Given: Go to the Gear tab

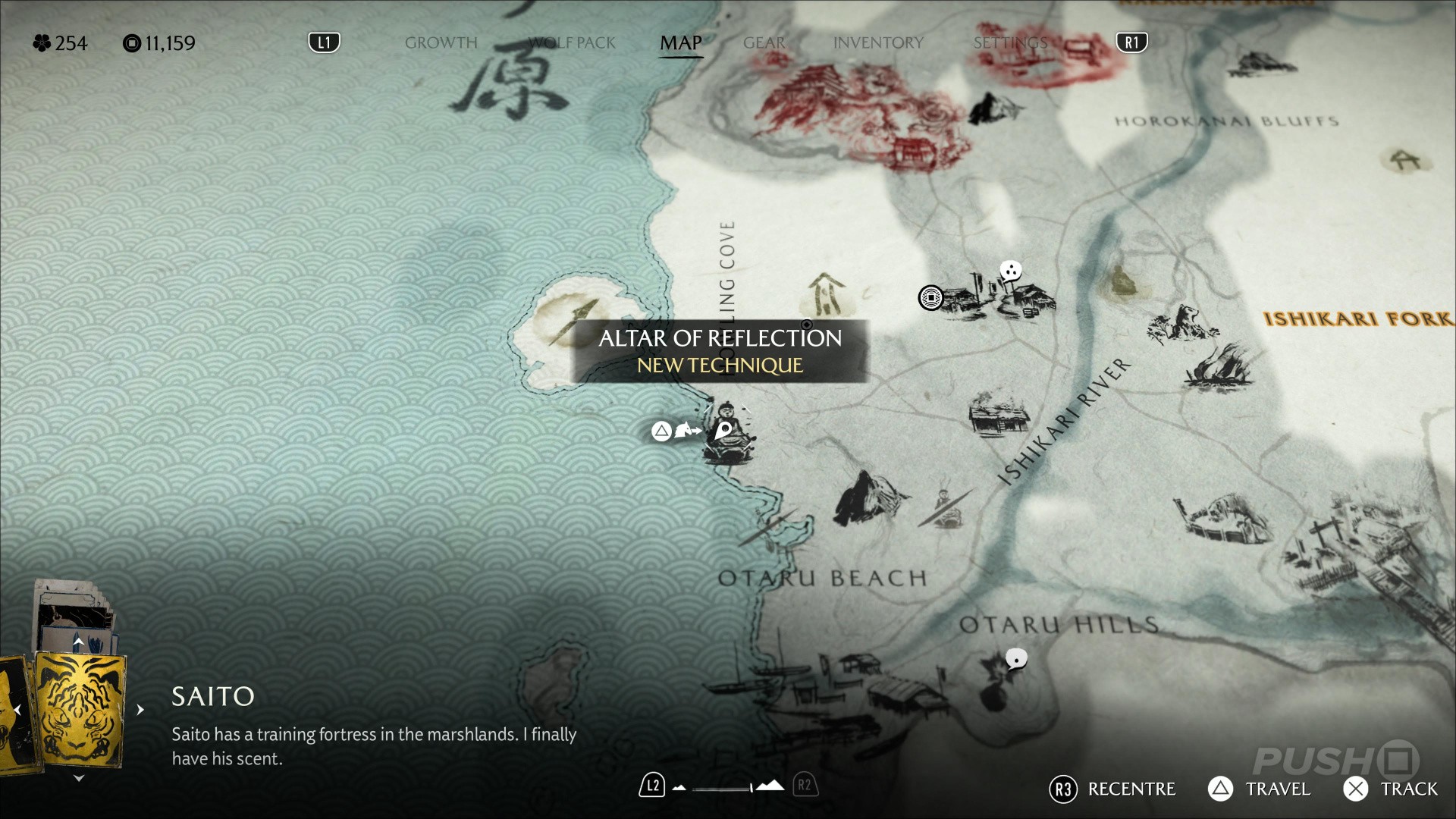Looking at the screenshot, I should click(764, 43).
